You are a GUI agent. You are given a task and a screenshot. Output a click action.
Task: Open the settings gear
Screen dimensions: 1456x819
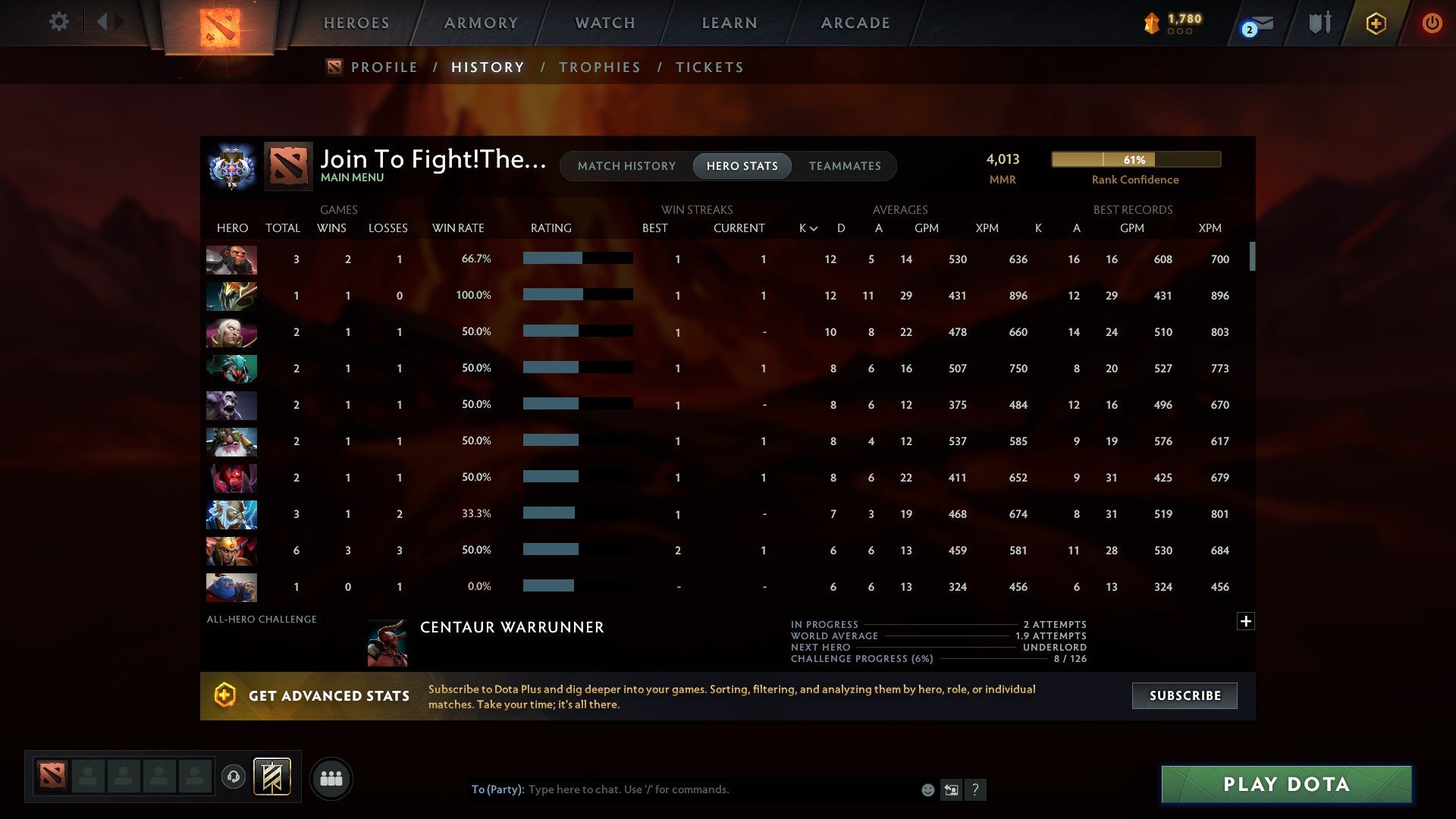(58, 22)
